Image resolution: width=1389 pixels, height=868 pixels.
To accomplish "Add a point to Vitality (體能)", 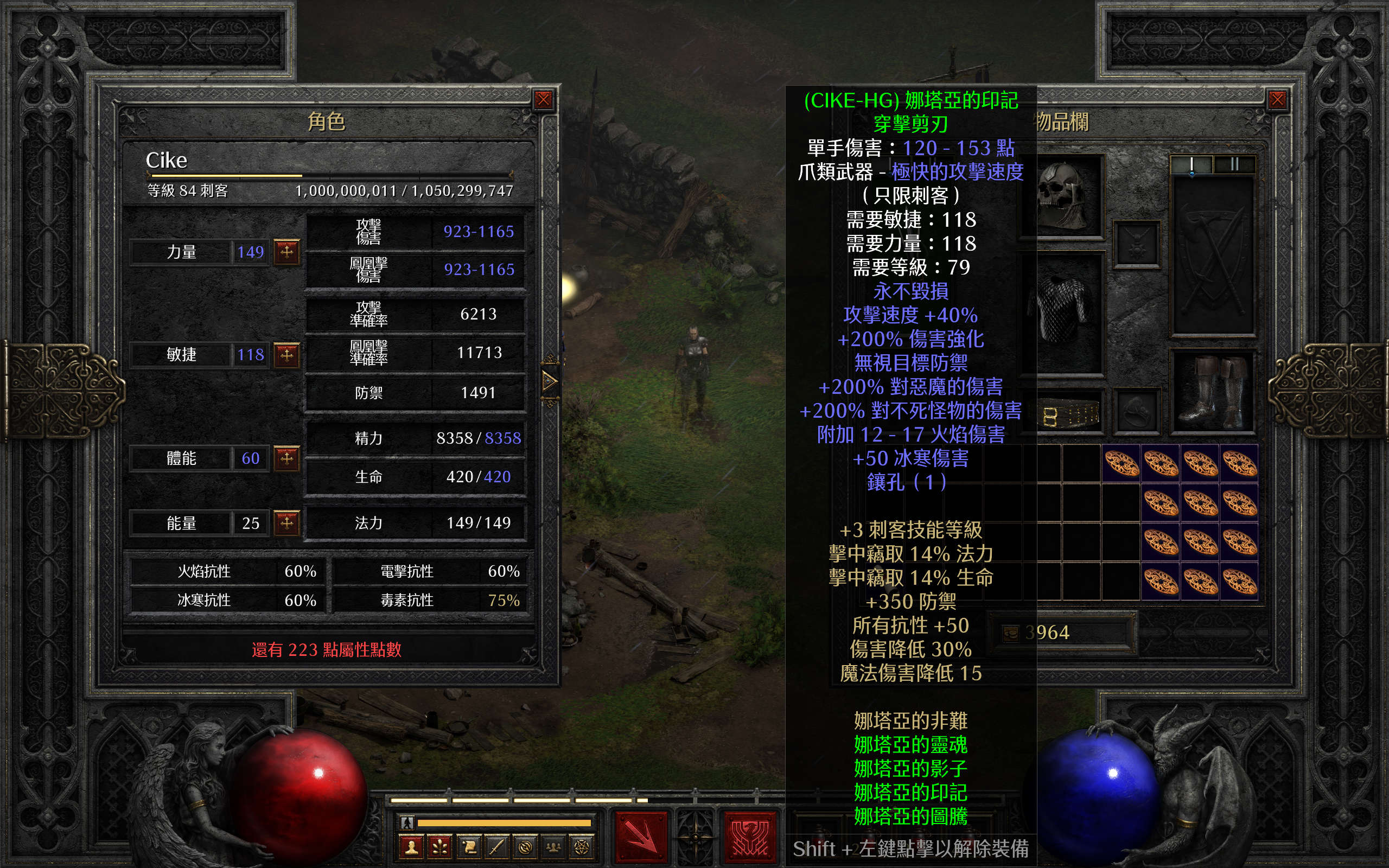I will pyautogui.click(x=286, y=458).
